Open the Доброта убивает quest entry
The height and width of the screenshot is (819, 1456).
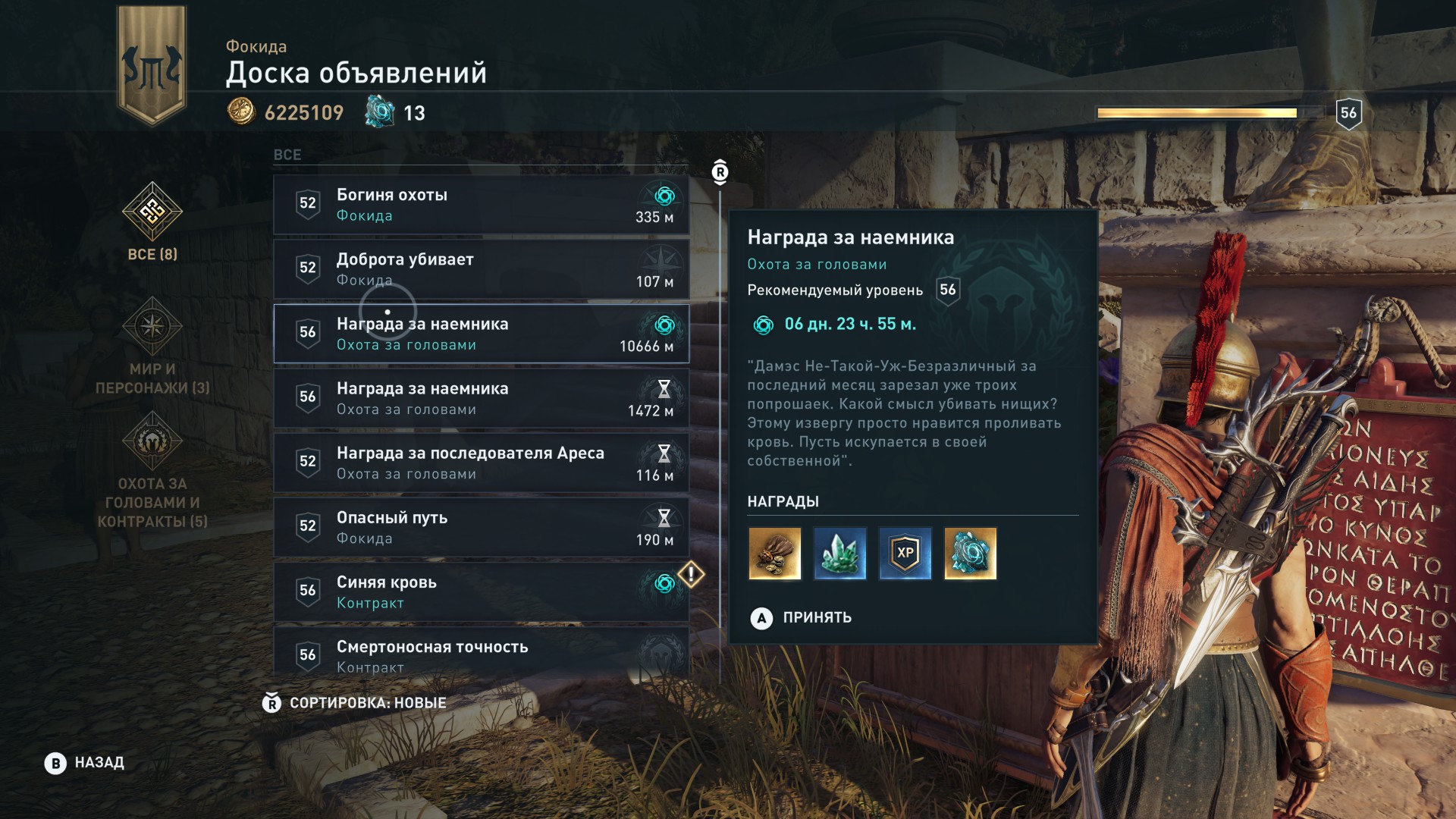point(481,269)
